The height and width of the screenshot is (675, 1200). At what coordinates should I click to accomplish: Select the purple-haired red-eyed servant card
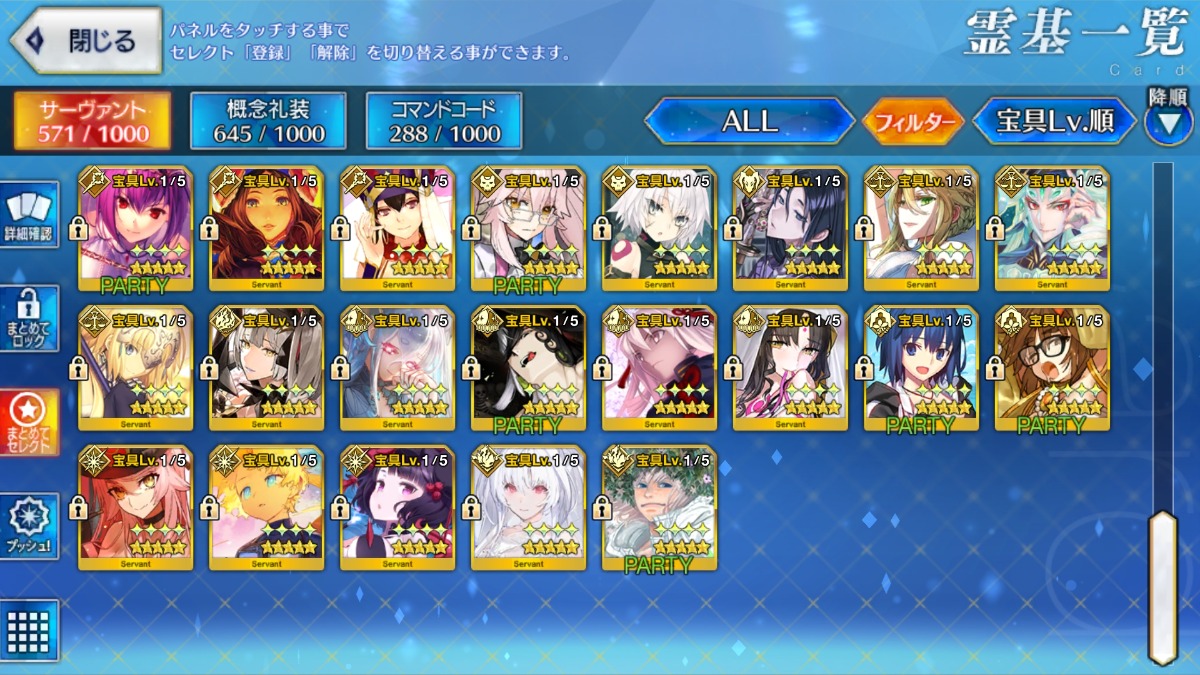click(136, 228)
